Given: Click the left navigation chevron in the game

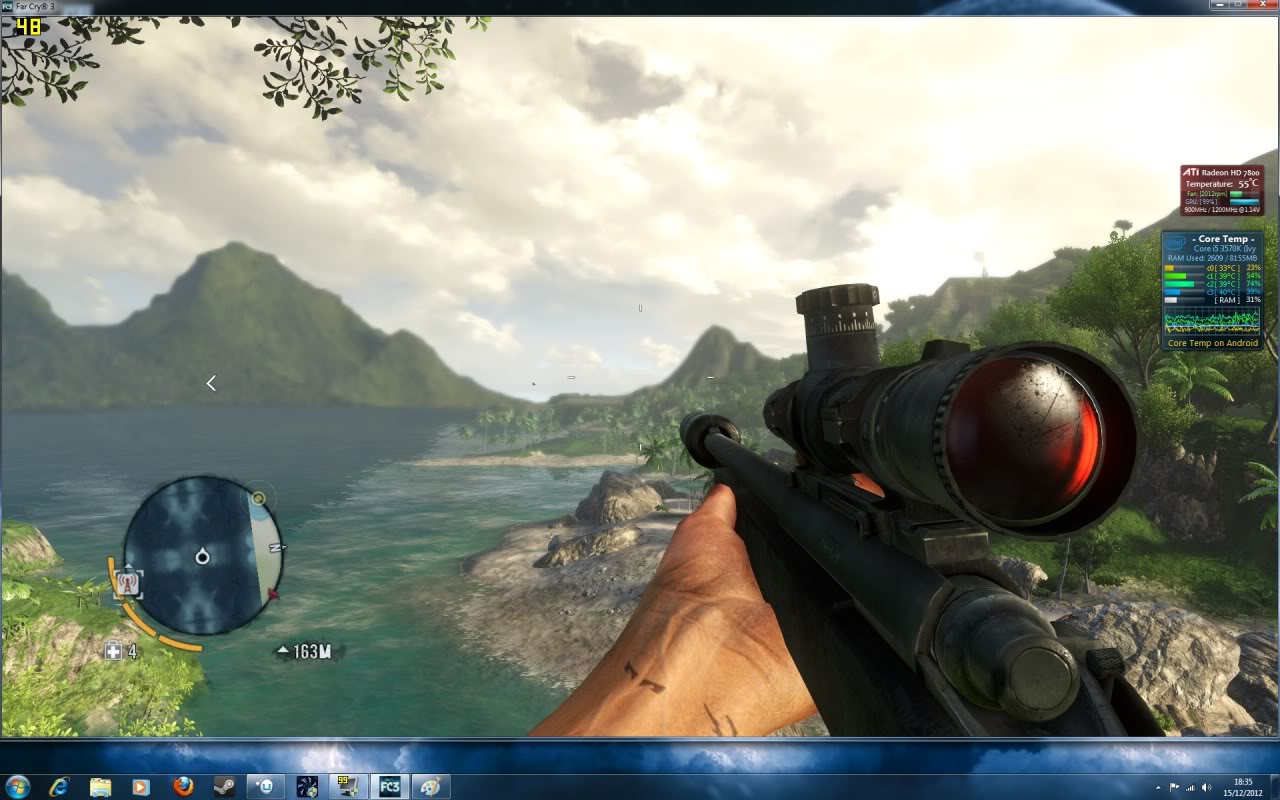Looking at the screenshot, I should click(x=211, y=382).
